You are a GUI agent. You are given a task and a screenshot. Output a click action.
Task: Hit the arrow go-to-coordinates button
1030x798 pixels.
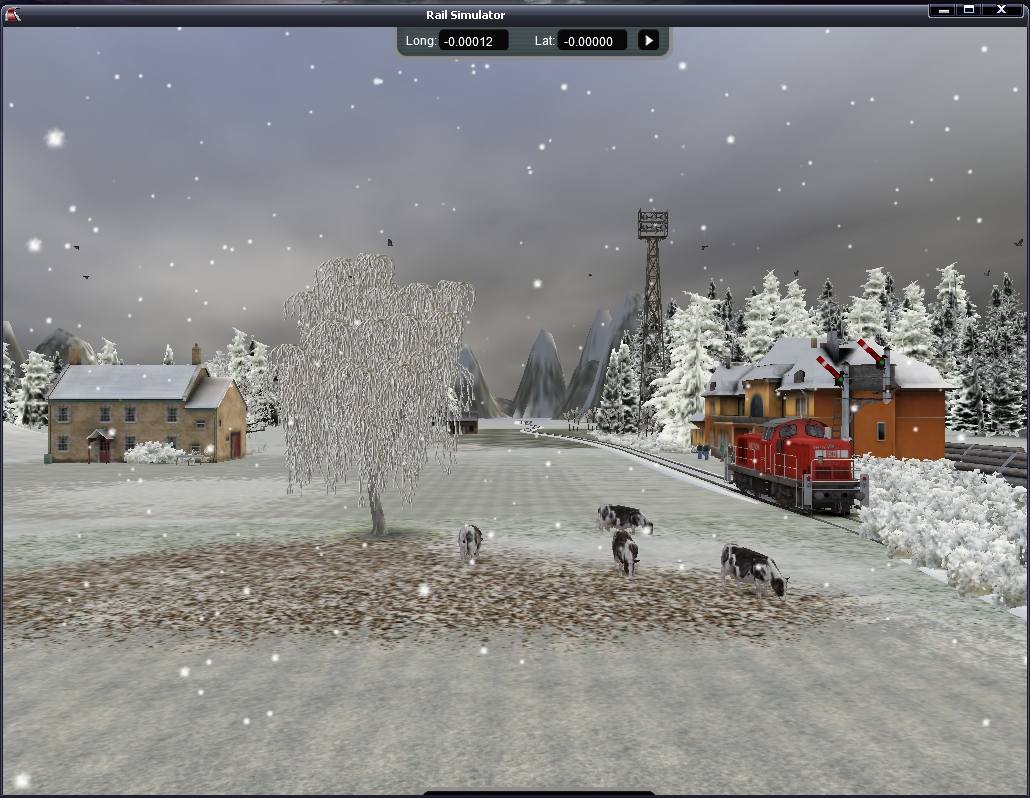pos(649,41)
